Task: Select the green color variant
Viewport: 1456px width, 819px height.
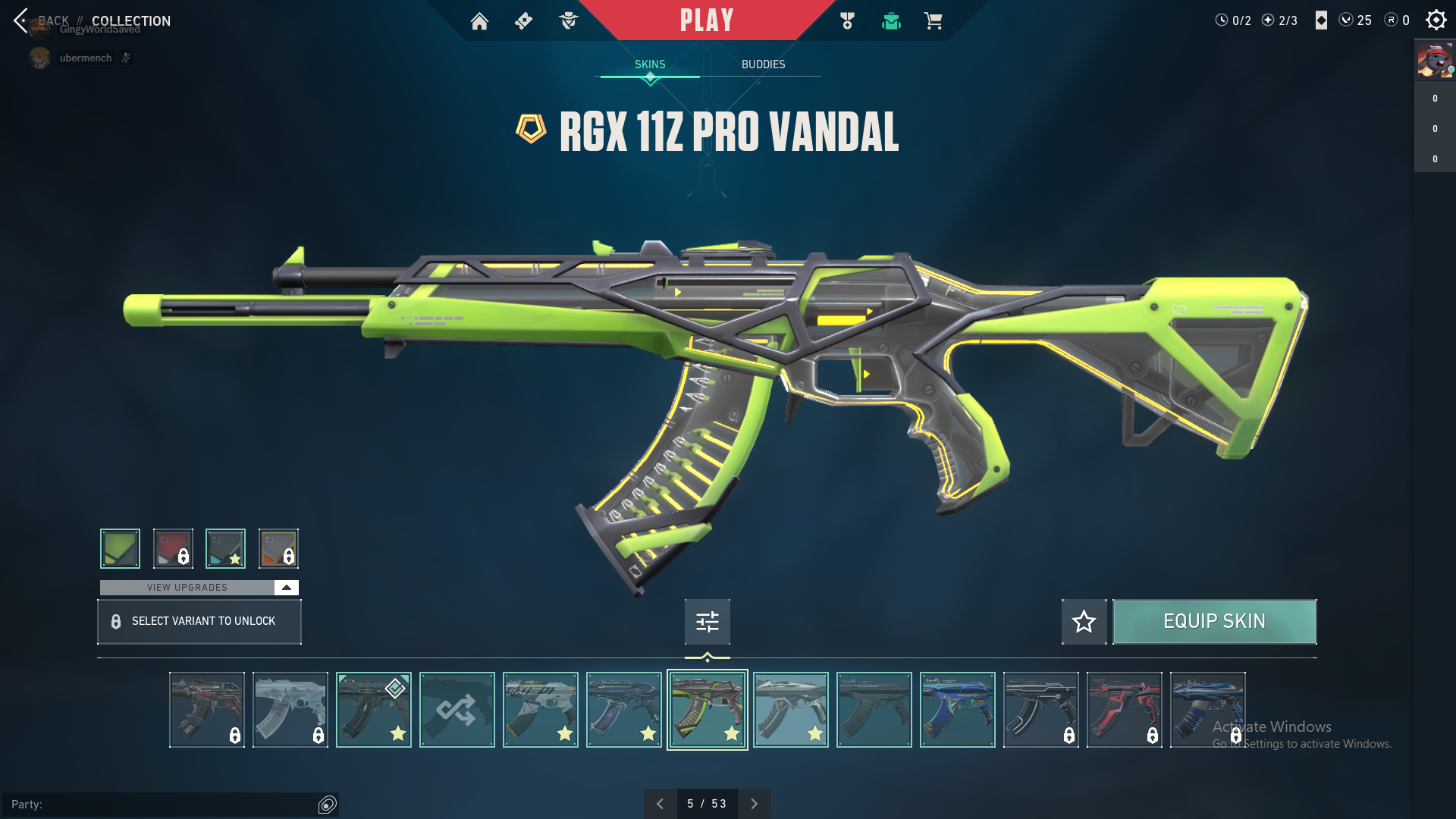Action: [x=120, y=548]
